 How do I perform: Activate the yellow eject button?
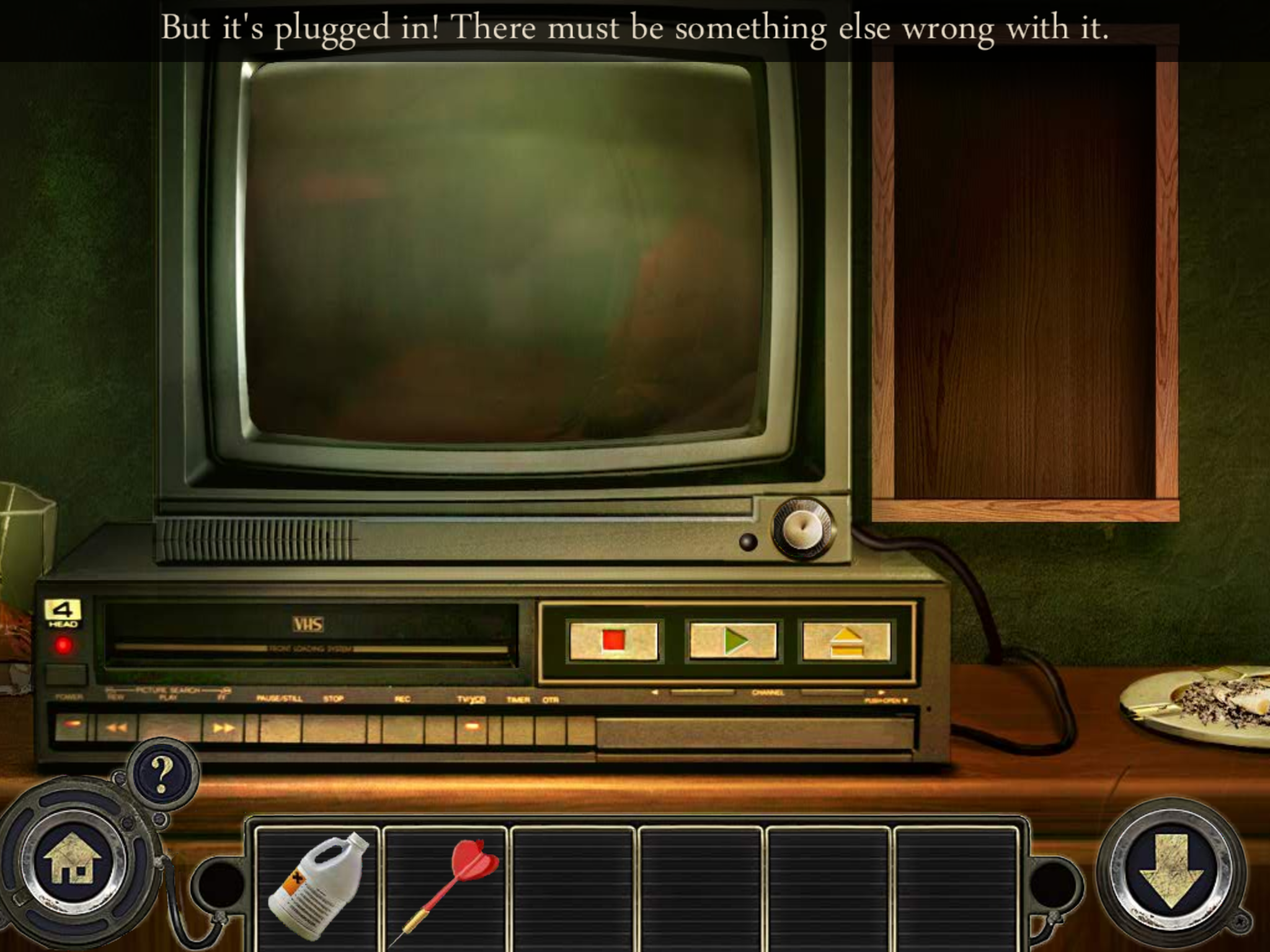coord(846,641)
